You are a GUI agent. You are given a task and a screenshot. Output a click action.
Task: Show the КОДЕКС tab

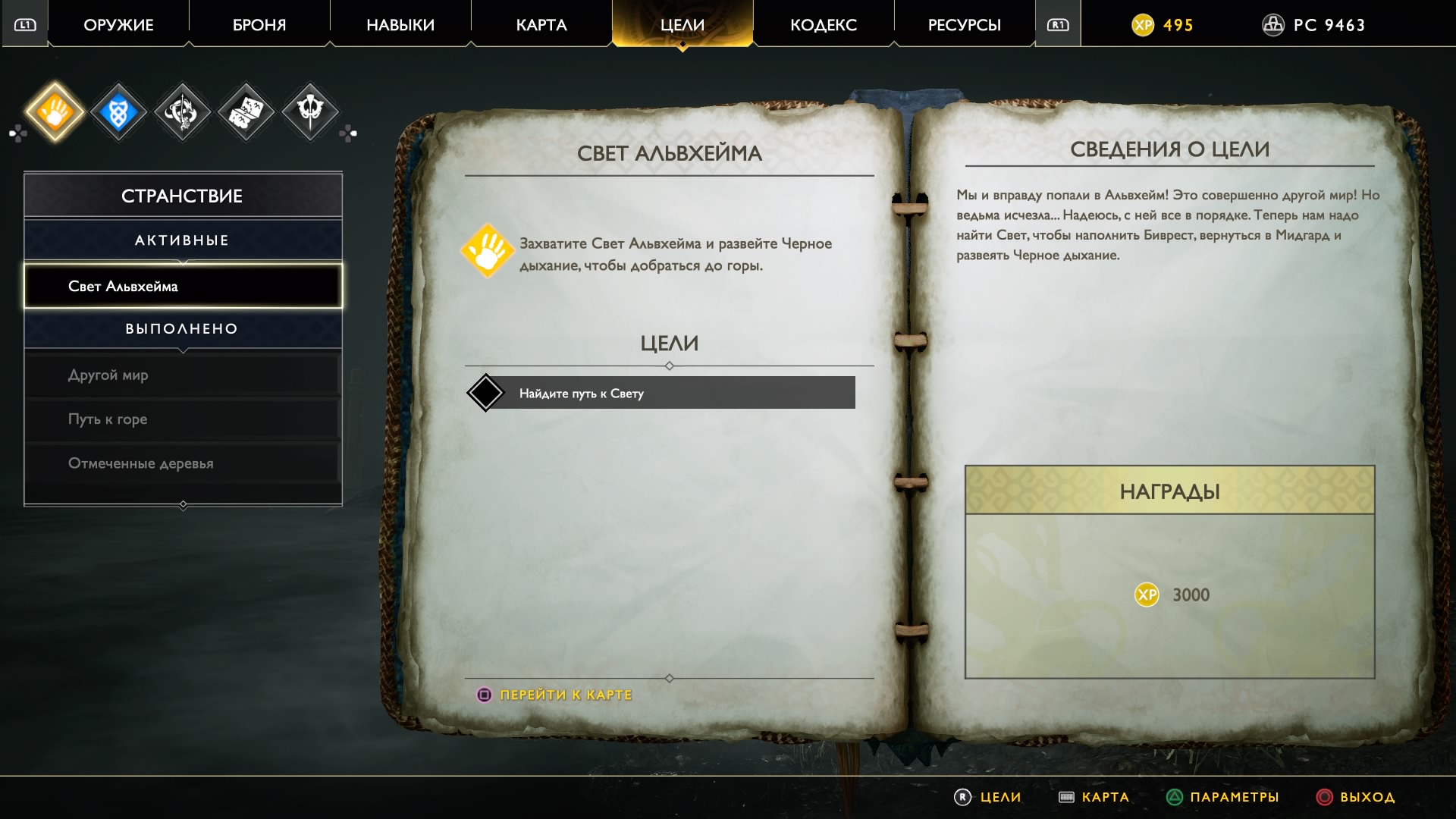click(x=824, y=25)
